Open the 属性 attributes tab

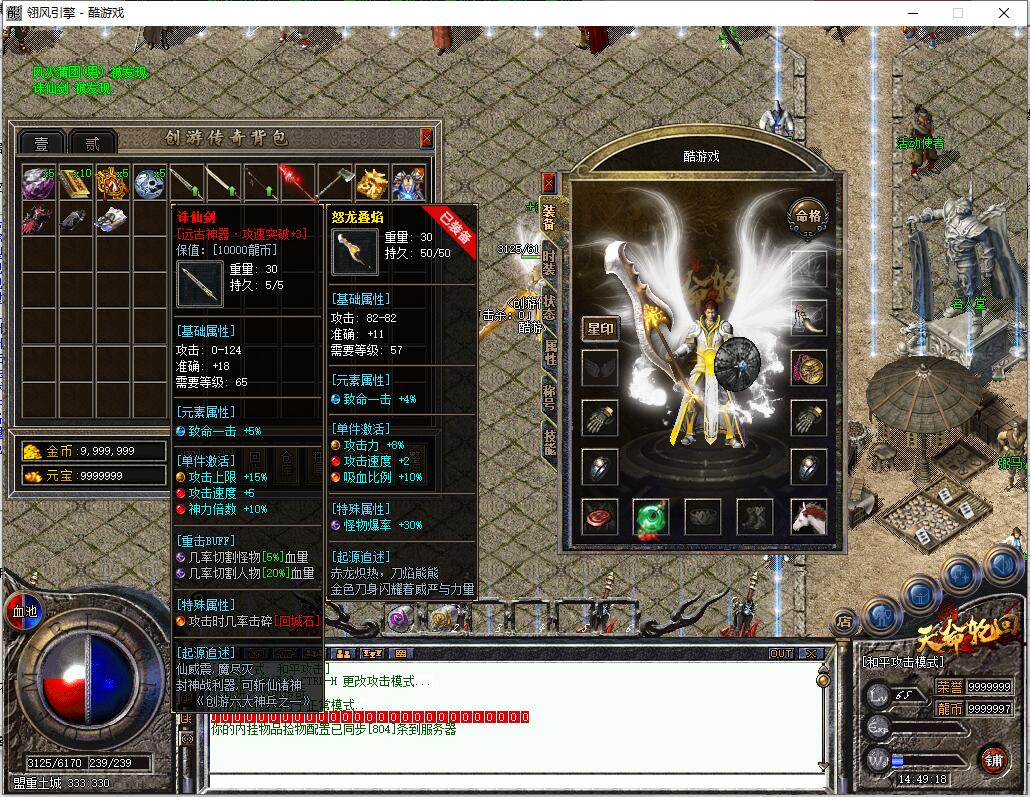point(549,352)
